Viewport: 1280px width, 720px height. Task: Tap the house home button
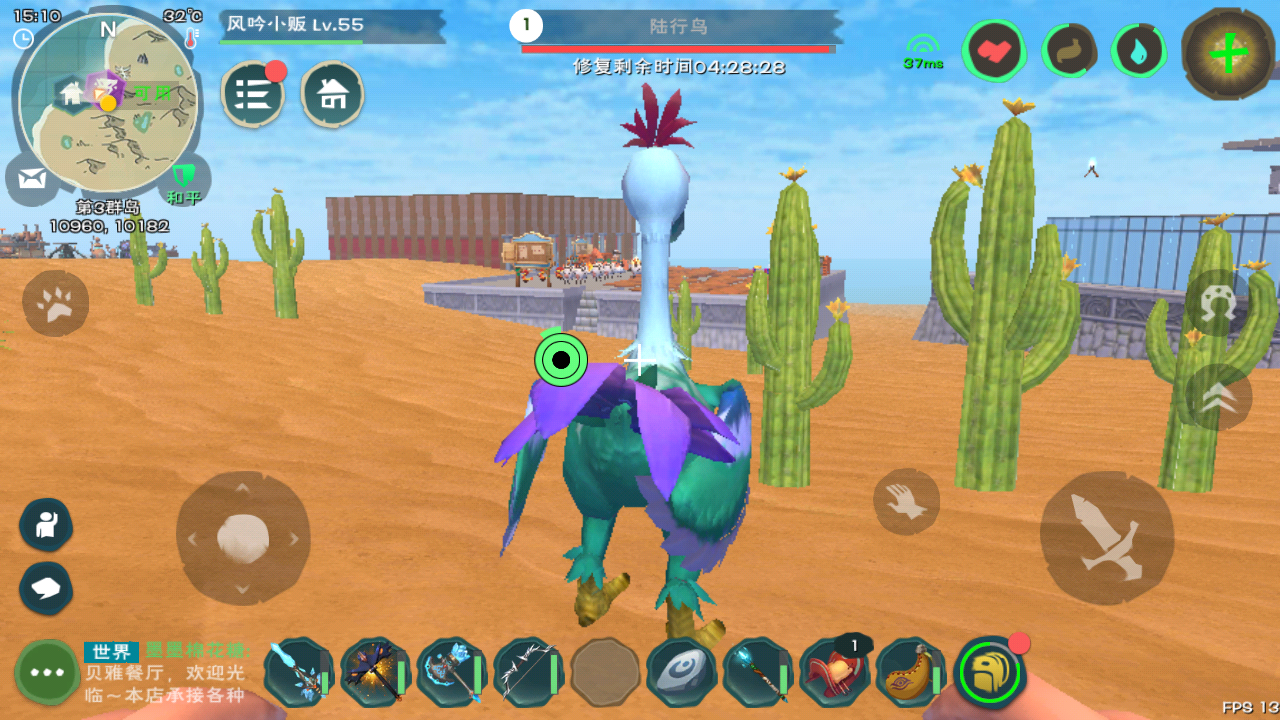[332, 95]
